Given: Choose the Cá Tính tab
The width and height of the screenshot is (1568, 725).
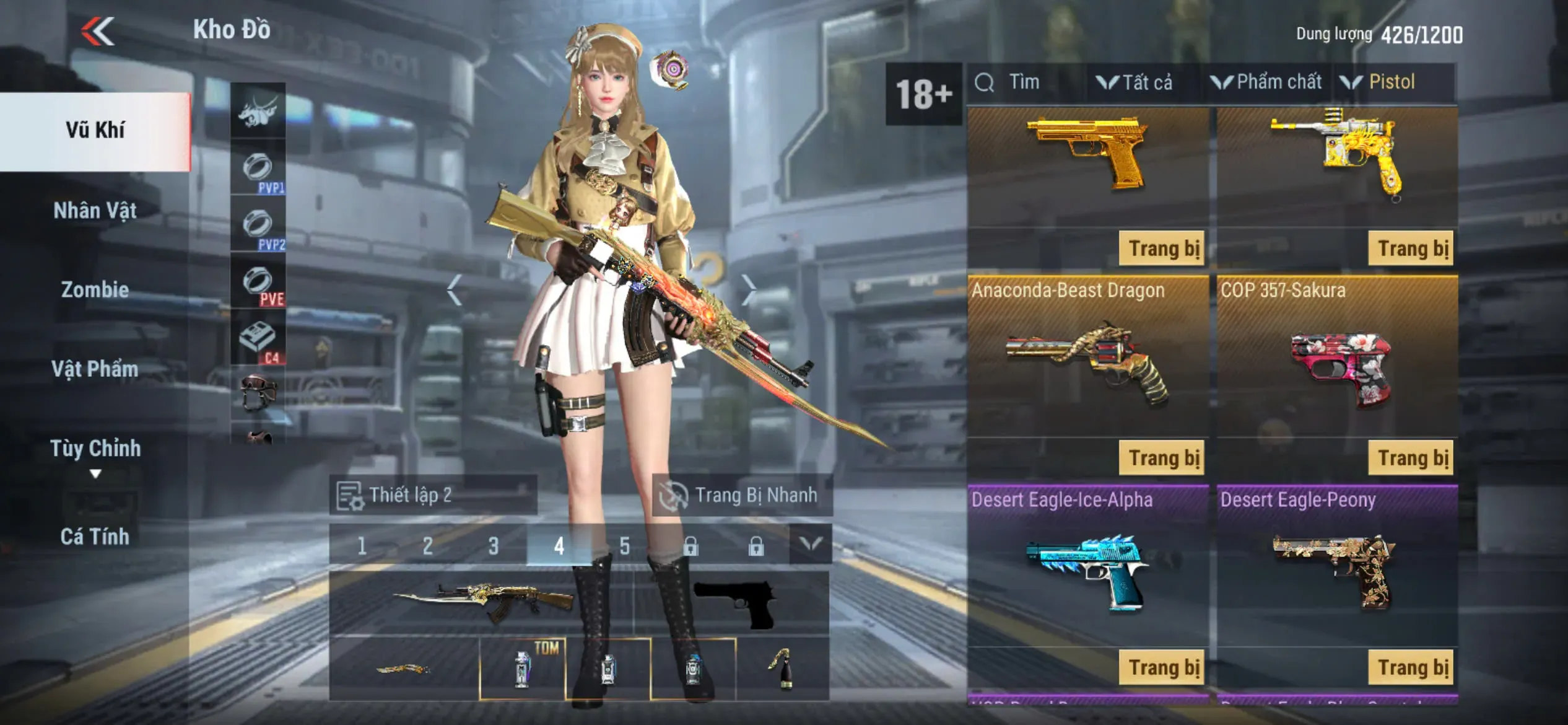Looking at the screenshot, I should (95, 536).
